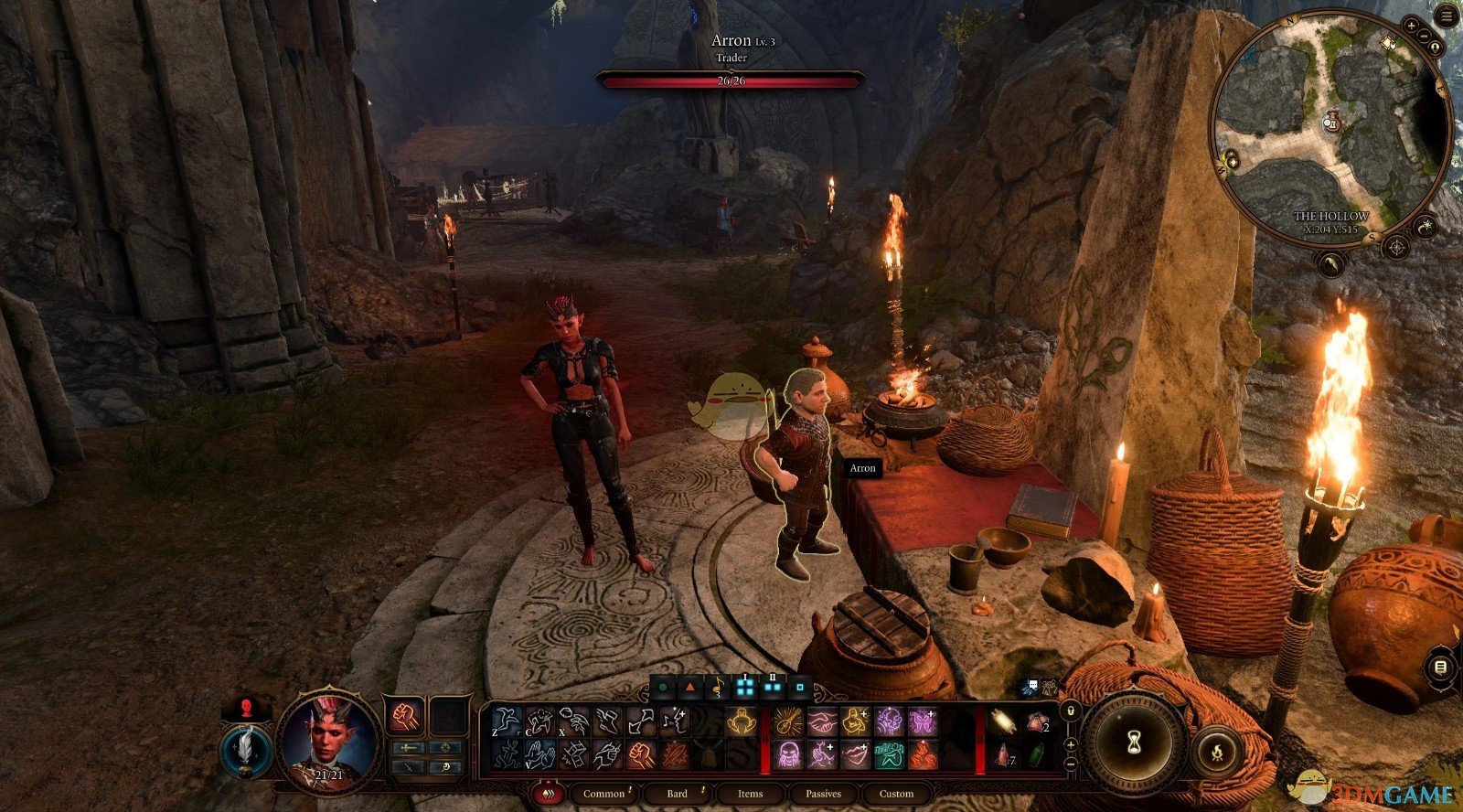This screenshot has width=1463, height=812.
Task: Click the red-haired tiefling character portrait
Action: (x=329, y=735)
